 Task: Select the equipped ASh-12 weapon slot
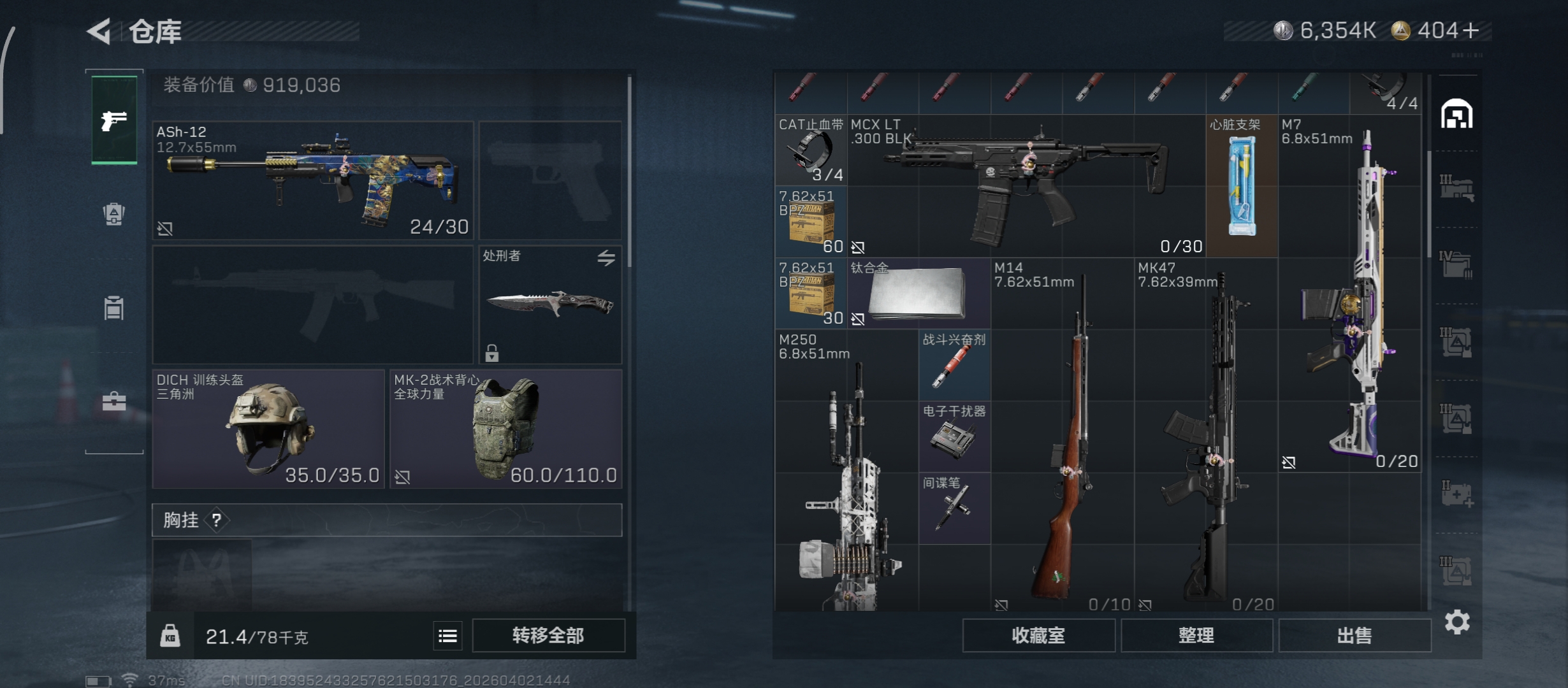[x=313, y=180]
